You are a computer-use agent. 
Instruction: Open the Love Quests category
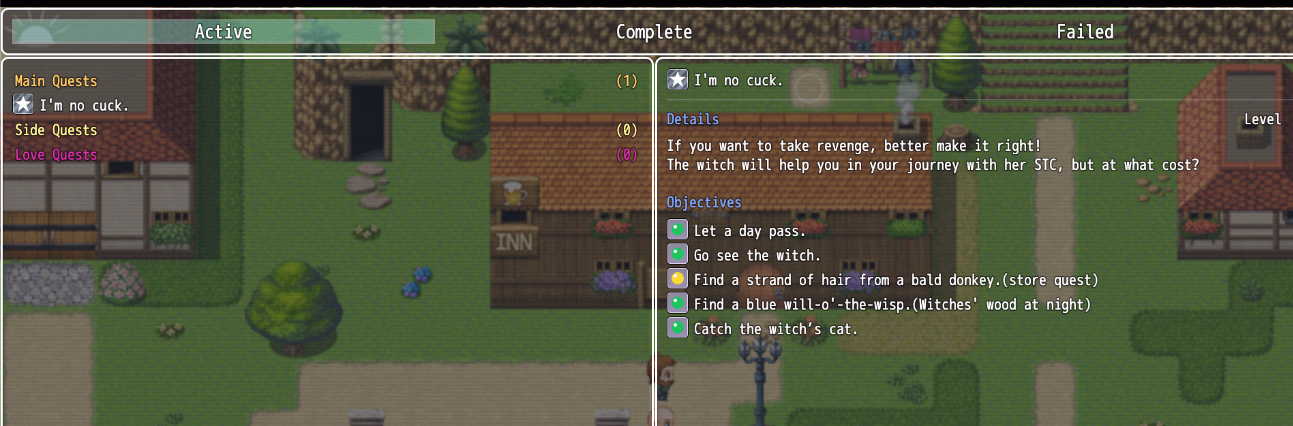(x=56, y=155)
